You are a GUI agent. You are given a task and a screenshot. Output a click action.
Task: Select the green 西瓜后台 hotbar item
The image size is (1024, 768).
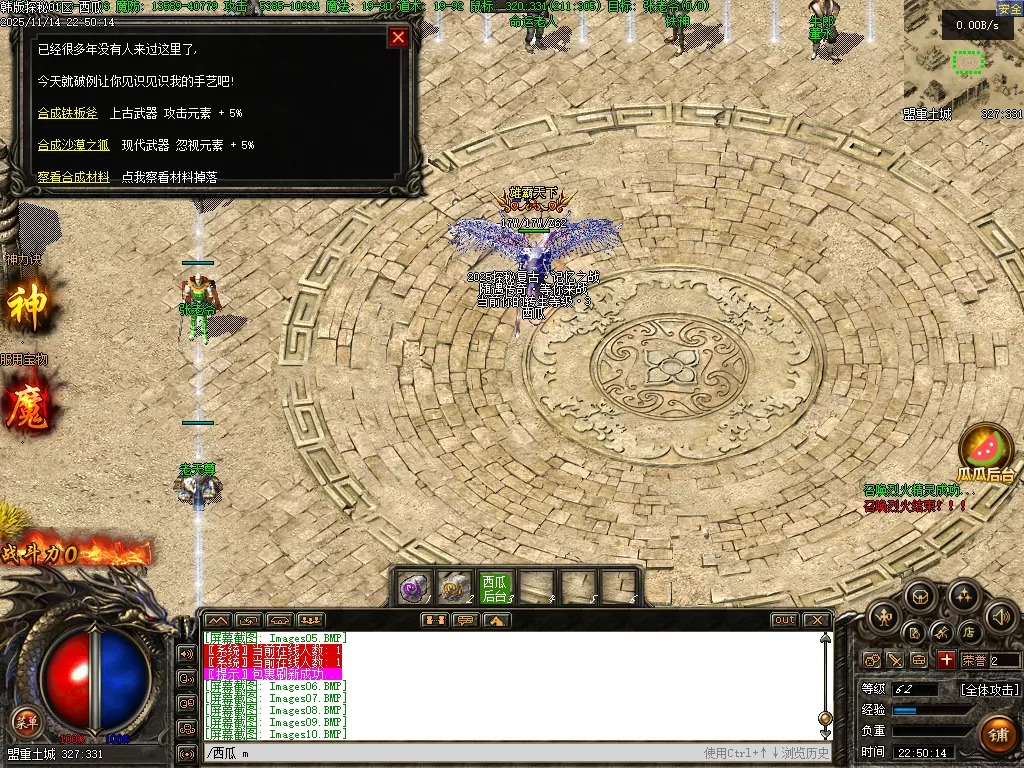pos(495,588)
